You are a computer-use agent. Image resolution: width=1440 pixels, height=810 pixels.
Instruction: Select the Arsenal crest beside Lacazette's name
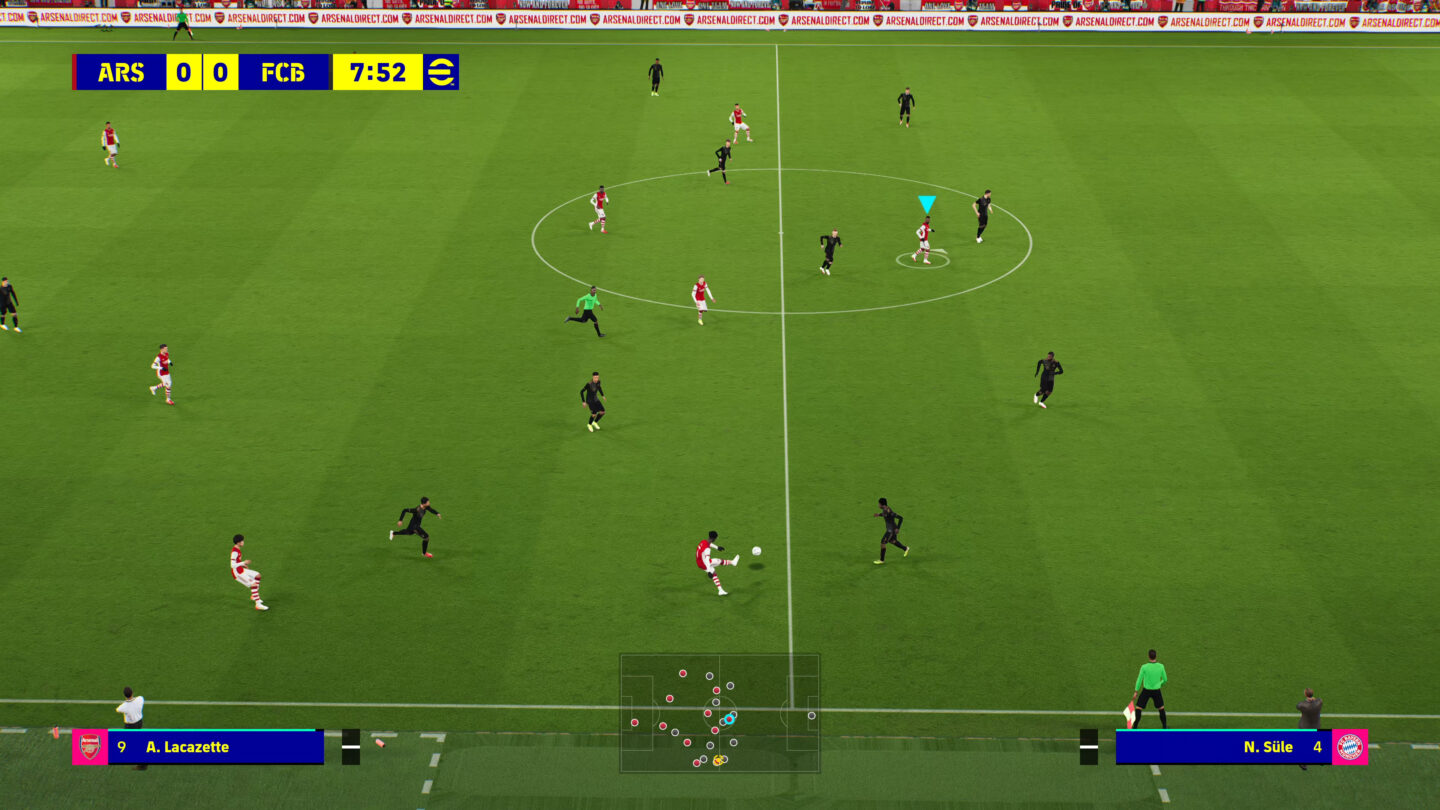[x=90, y=746]
